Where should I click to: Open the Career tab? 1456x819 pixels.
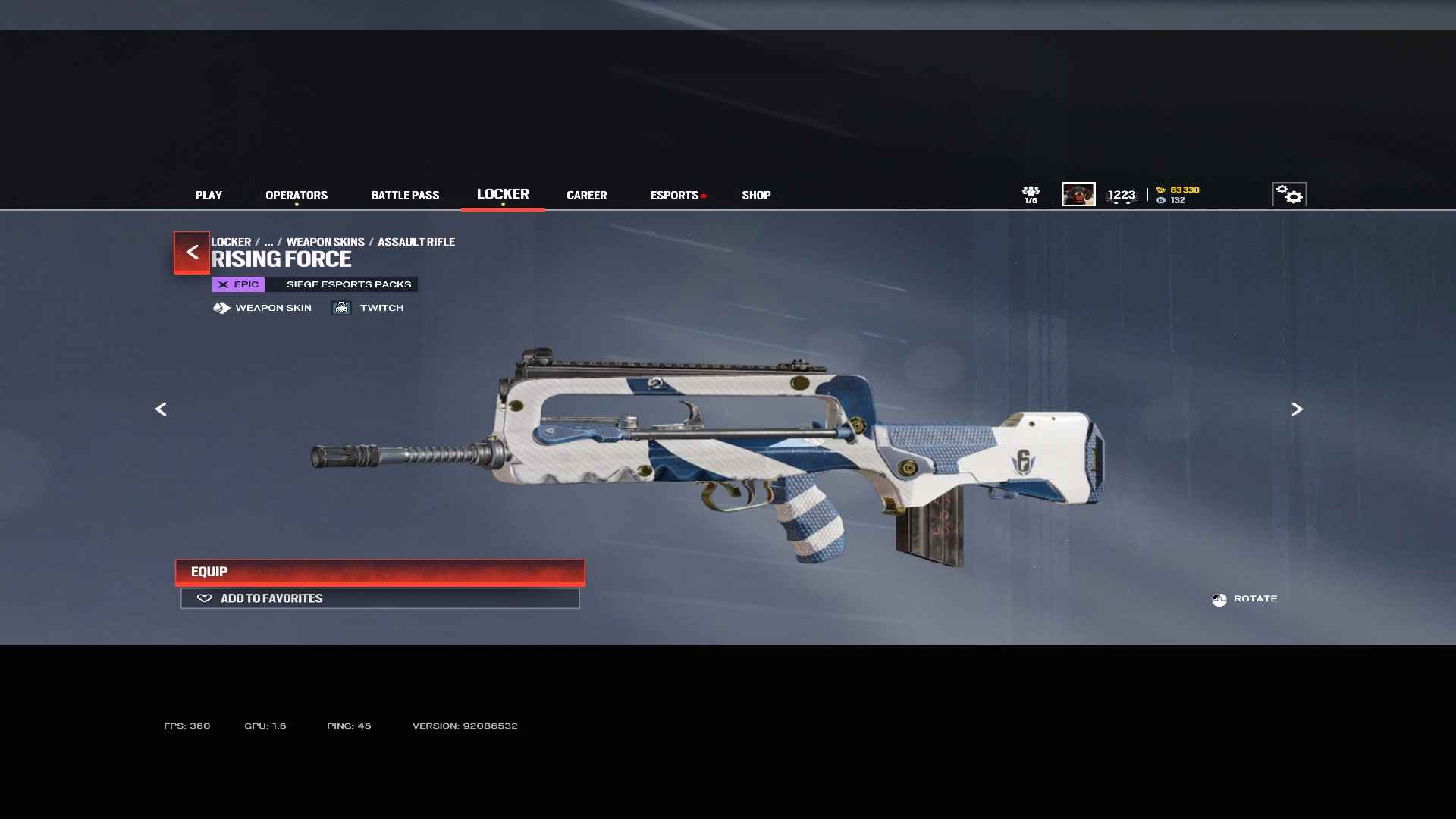point(586,195)
